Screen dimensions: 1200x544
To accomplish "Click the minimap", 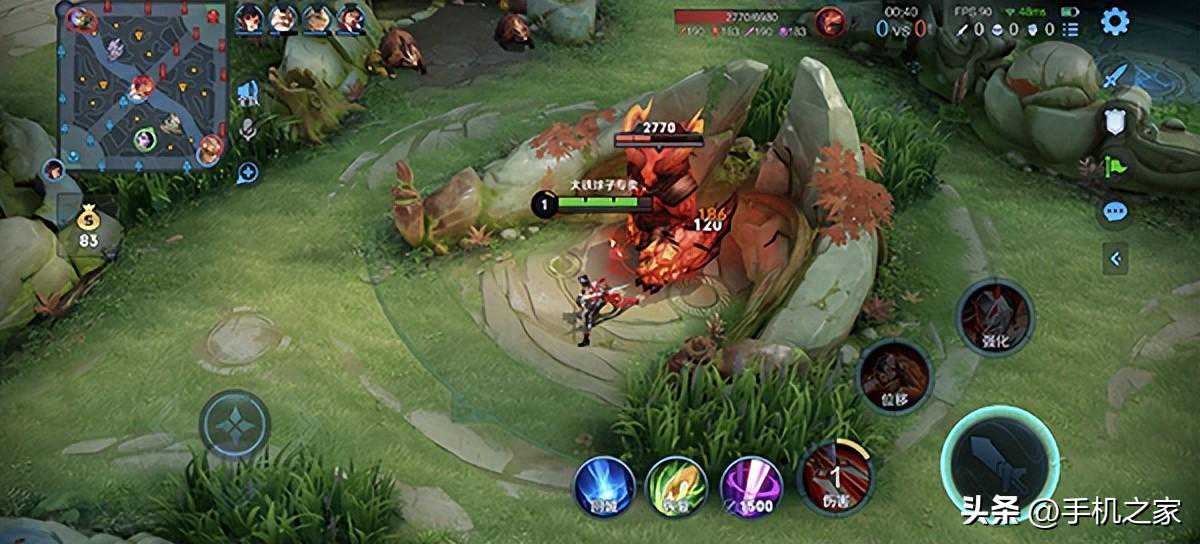I will (142, 84).
